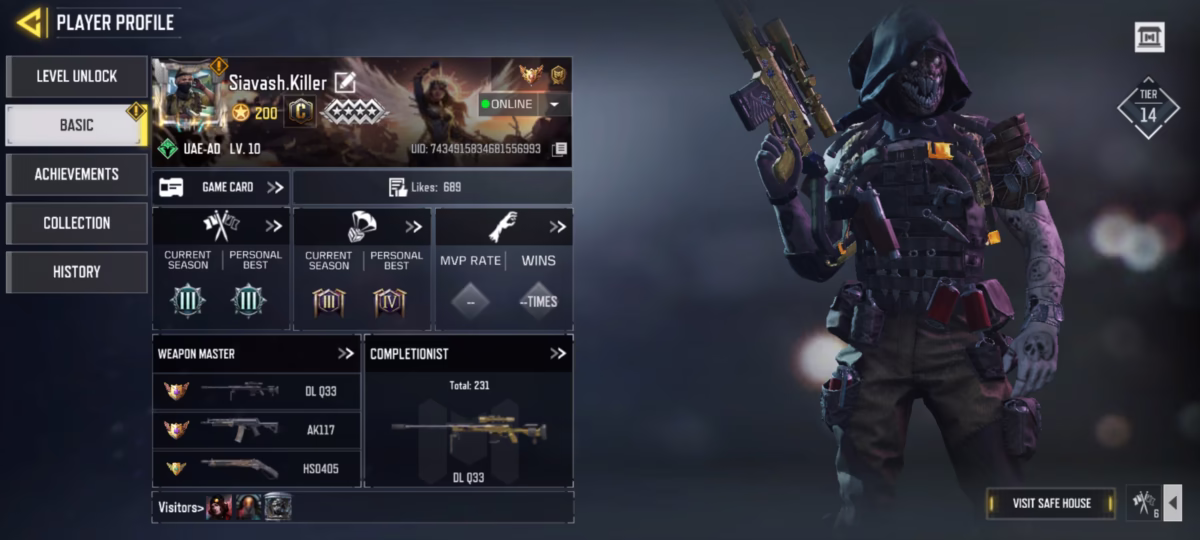Open the Achievements tab
Image resolution: width=1200 pixels, height=540 pixels.
[x=77, y=174]
